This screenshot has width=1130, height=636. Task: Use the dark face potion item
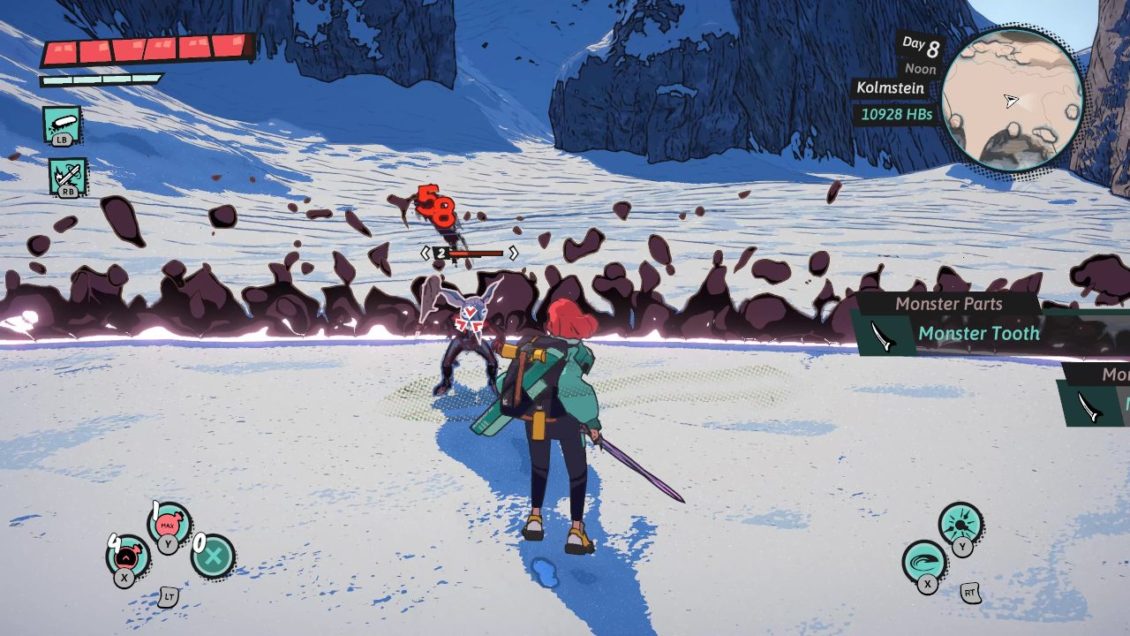coord(127,555)
